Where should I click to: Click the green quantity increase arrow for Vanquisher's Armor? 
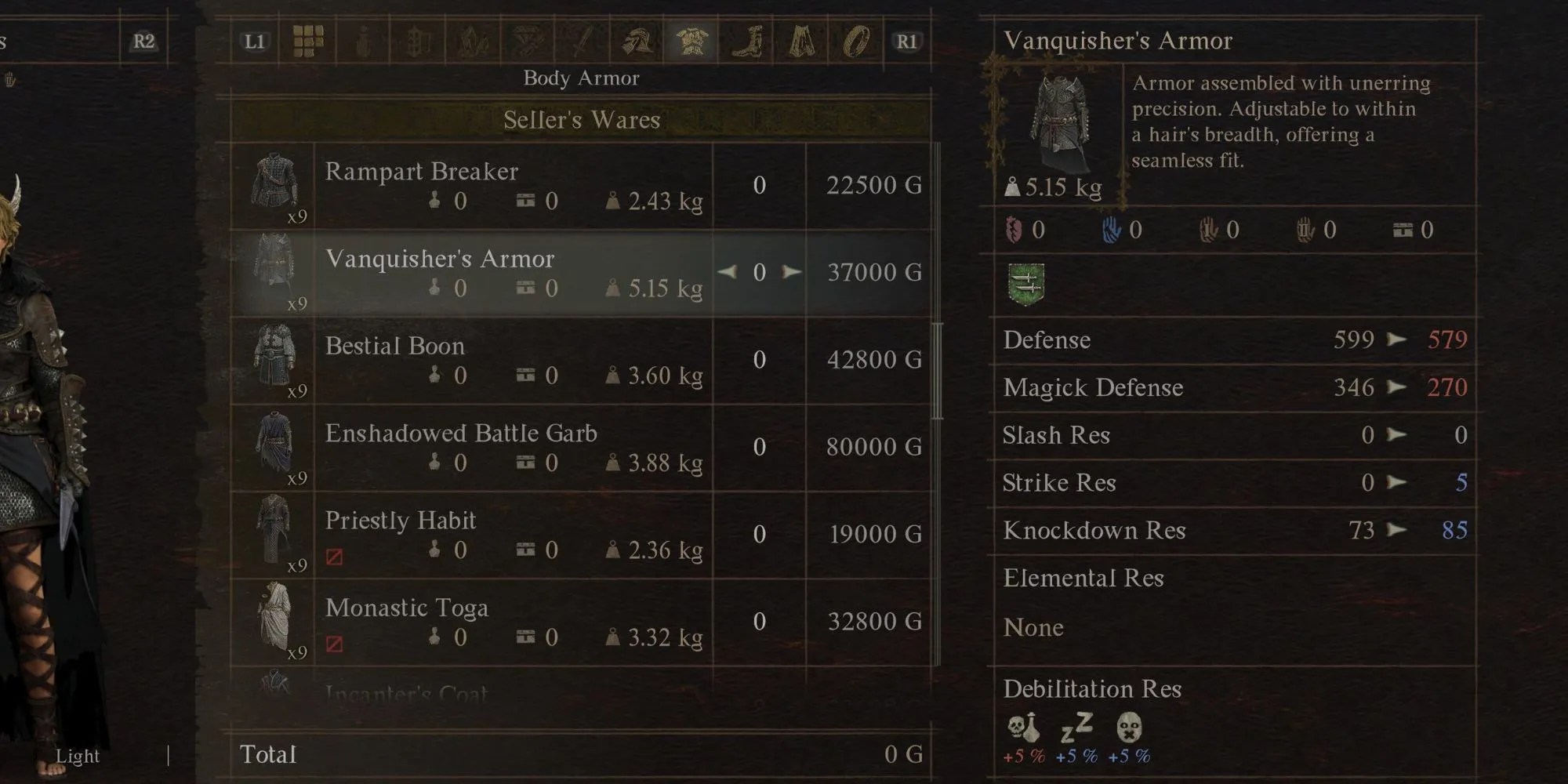pos(792,273)
